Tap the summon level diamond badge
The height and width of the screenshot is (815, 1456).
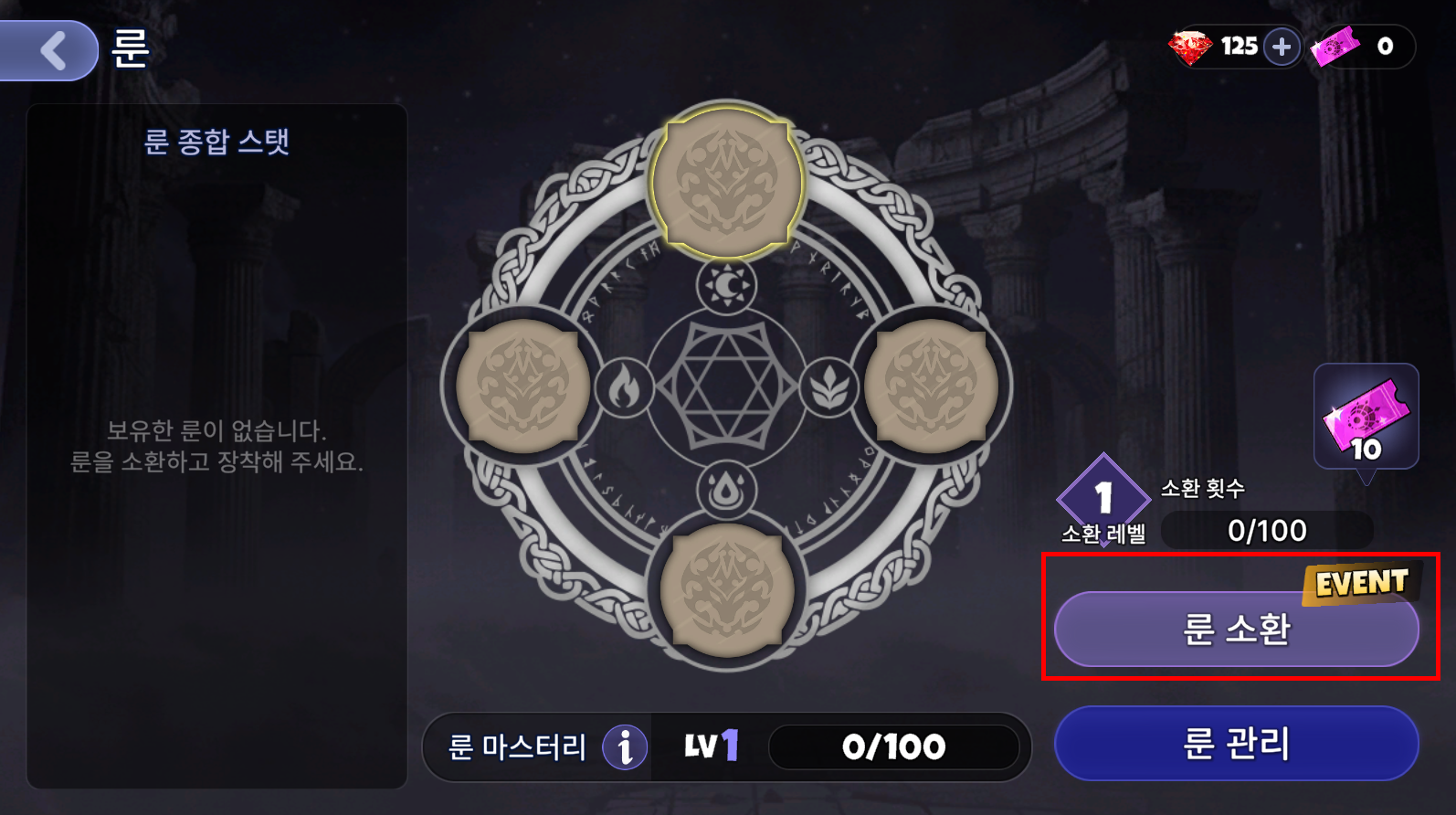(x=1103, y=497)
